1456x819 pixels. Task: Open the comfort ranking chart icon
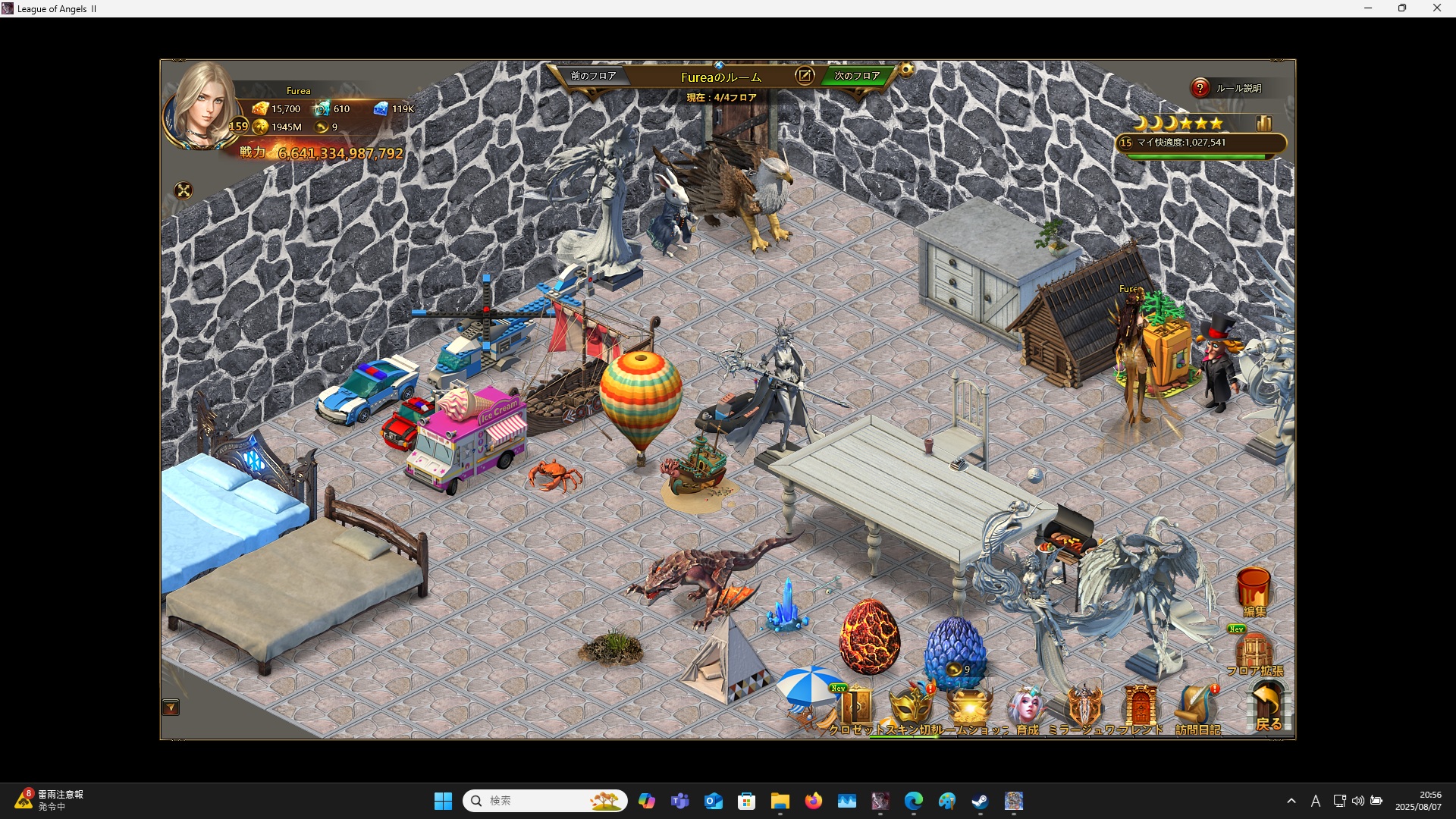(1263, 124)
